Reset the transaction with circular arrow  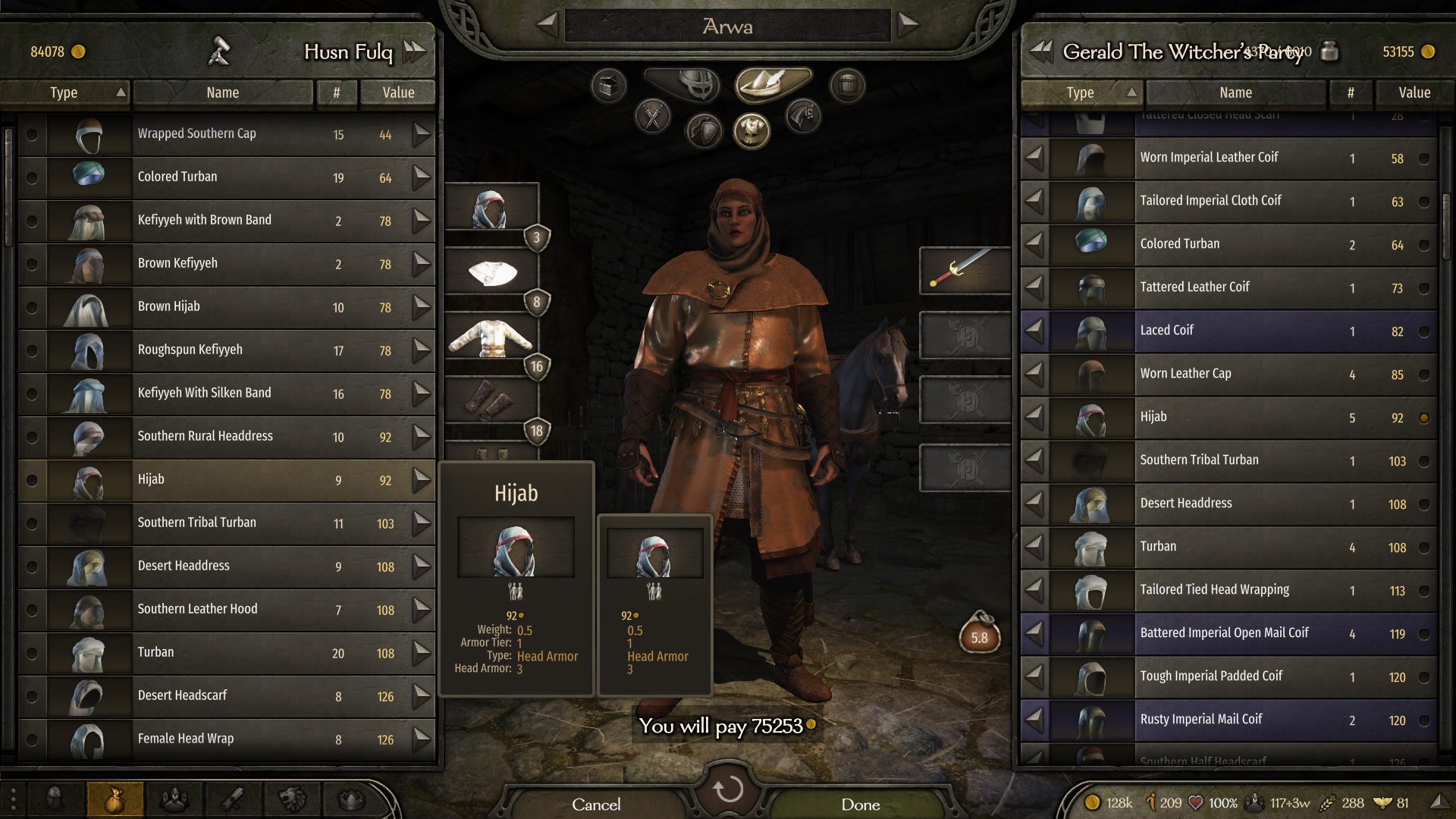click(728, 789)
